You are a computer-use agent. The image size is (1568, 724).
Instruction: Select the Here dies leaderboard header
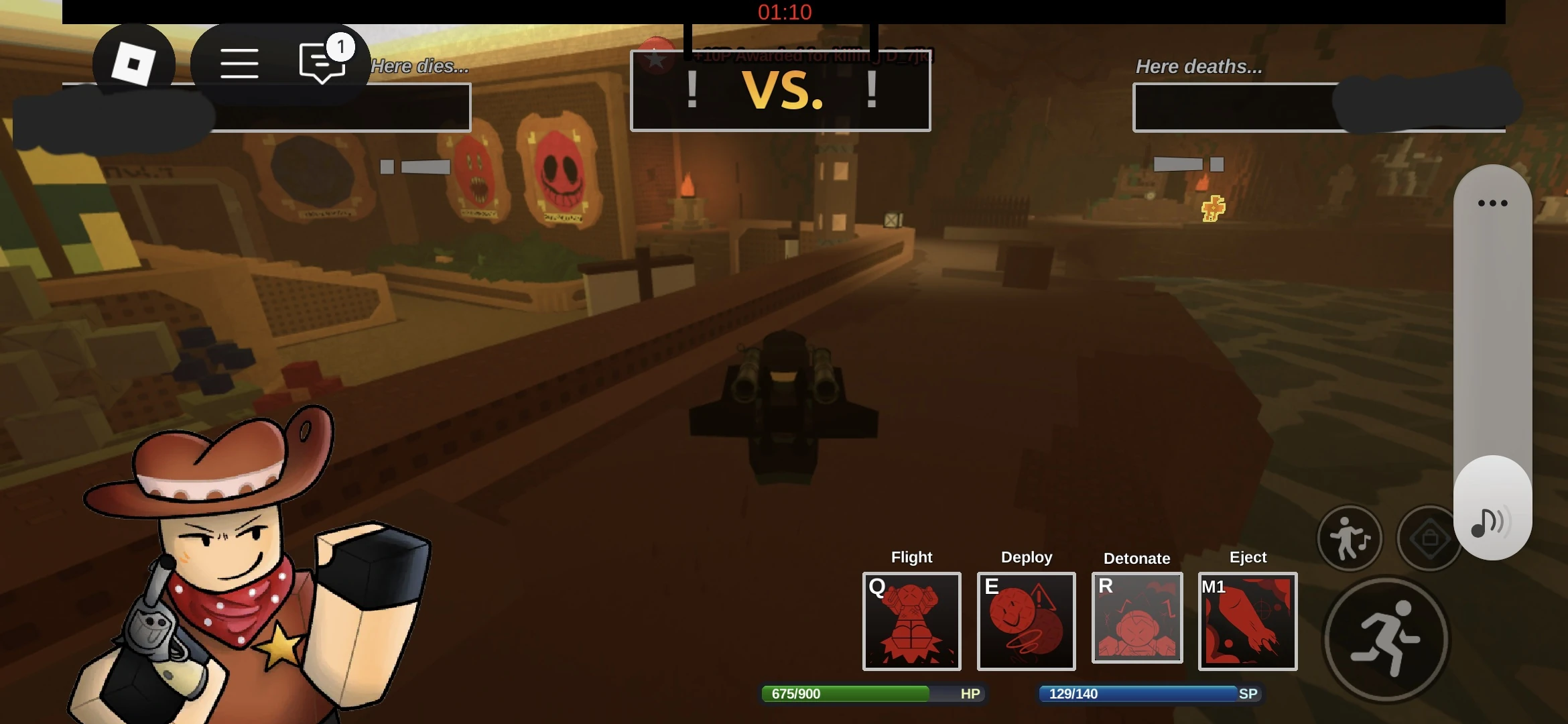pyautogui.click(x=419, y=66)
